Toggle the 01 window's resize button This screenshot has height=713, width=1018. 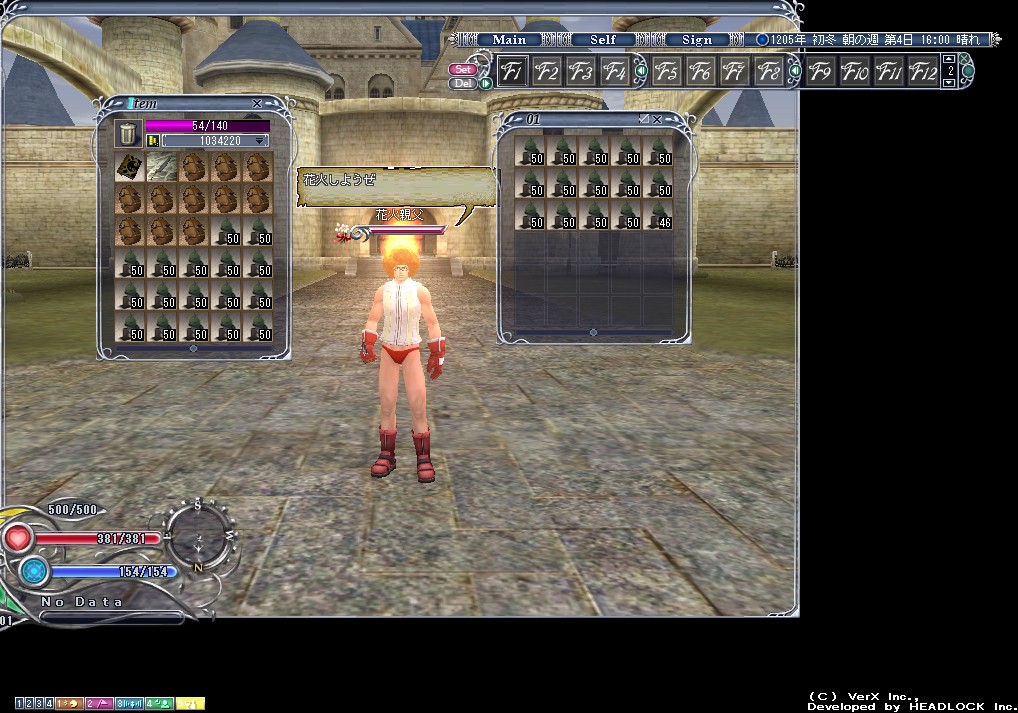pyautogui.click(x=643, y=119)
